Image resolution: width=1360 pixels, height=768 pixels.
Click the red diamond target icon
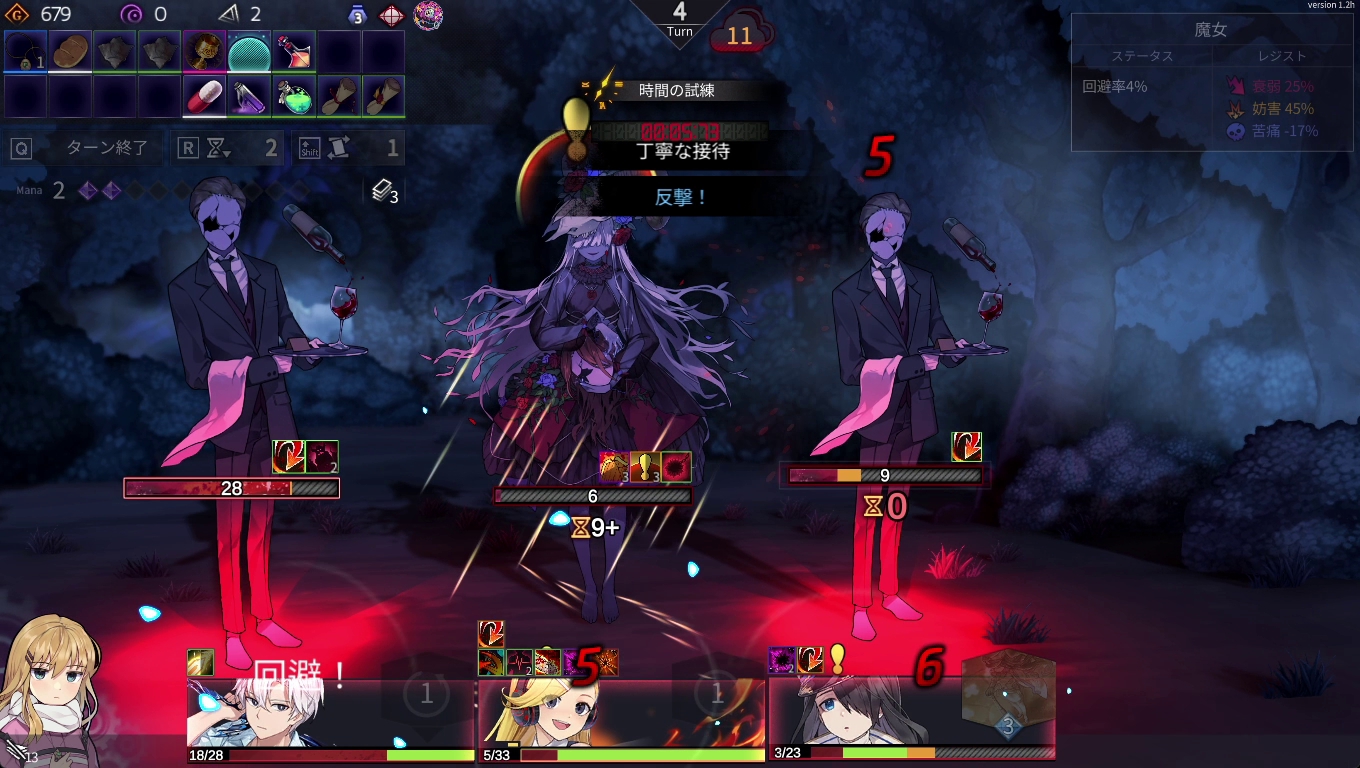[391, 15]
